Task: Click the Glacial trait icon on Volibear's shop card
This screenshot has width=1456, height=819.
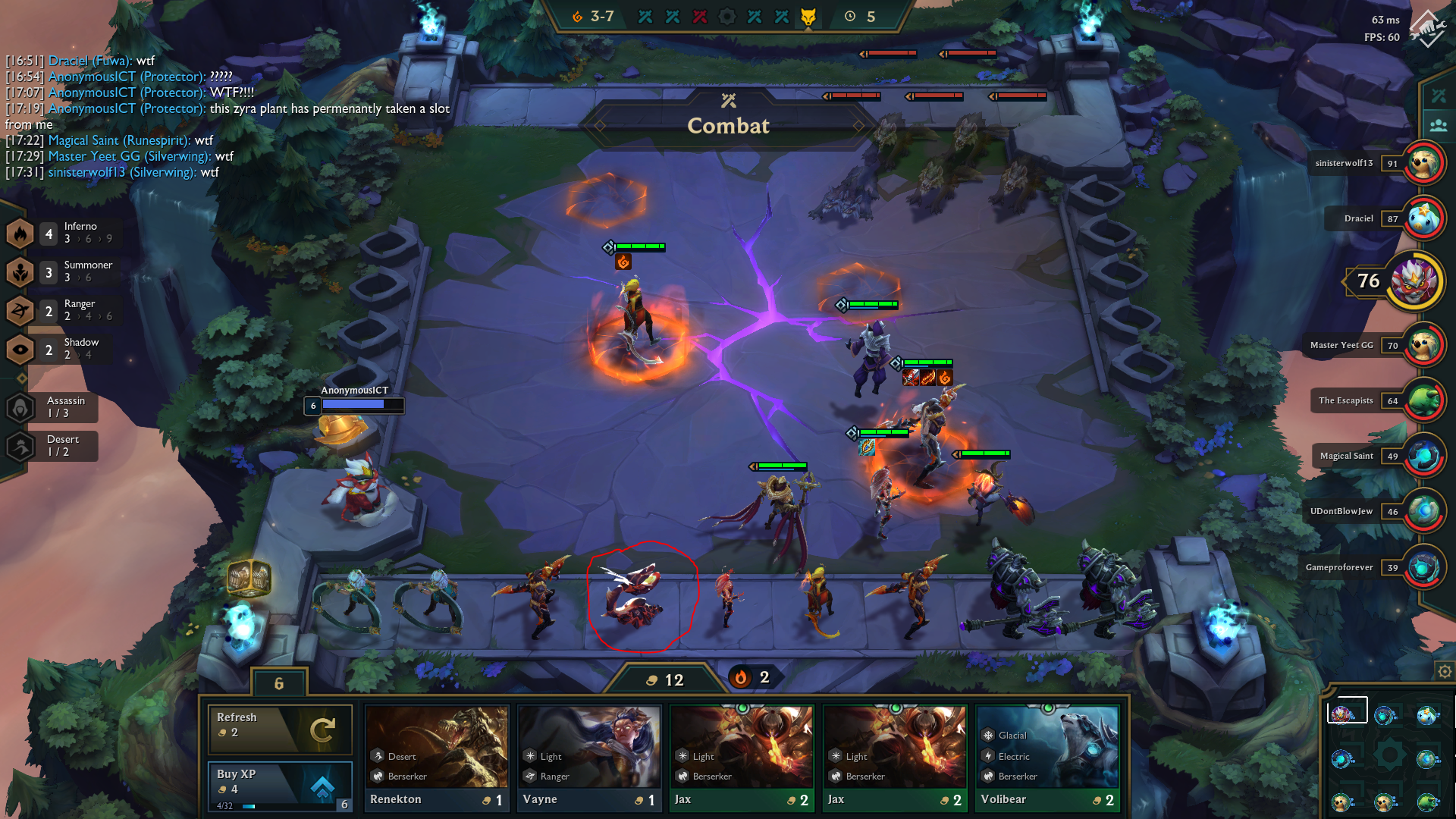Action: coord(987,736)
